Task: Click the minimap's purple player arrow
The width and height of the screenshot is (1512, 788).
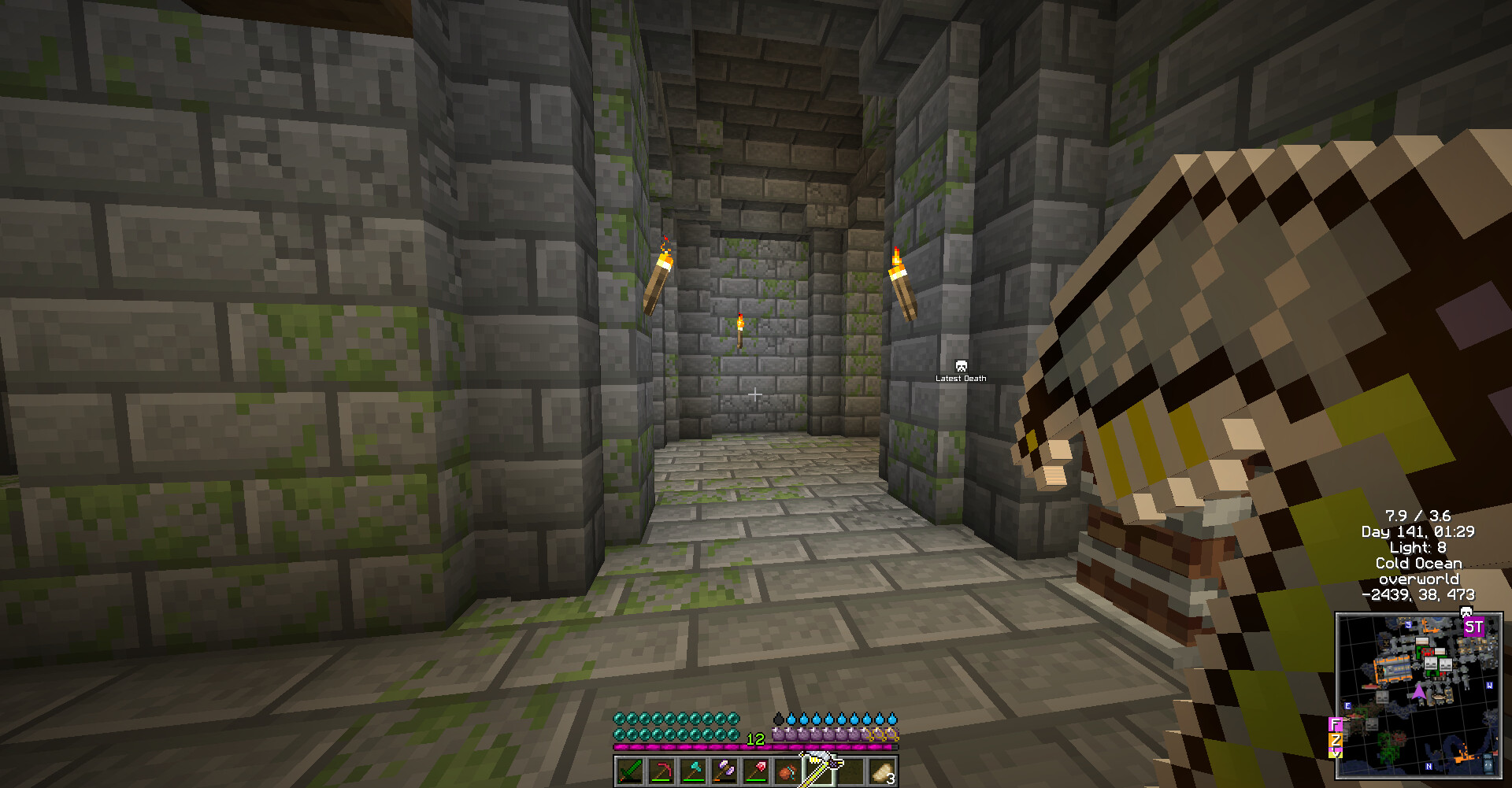Action: (1418, 692)
